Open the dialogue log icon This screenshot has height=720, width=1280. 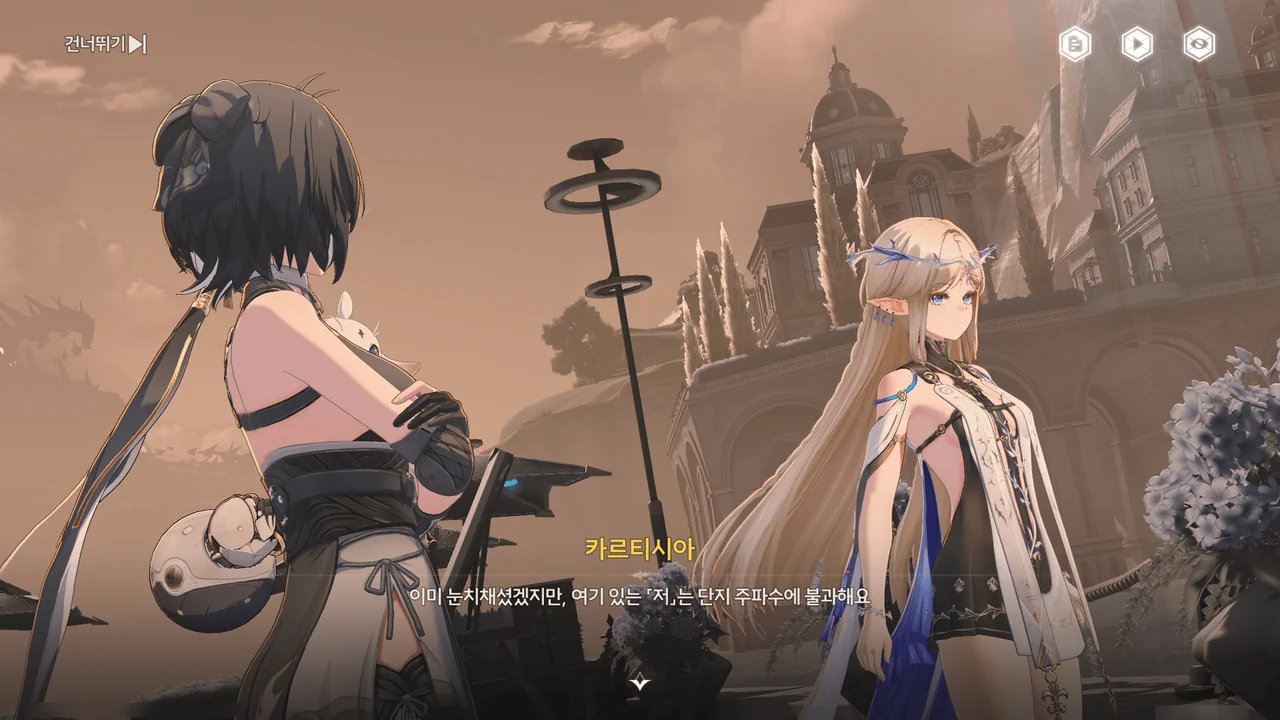[1075, 44]
